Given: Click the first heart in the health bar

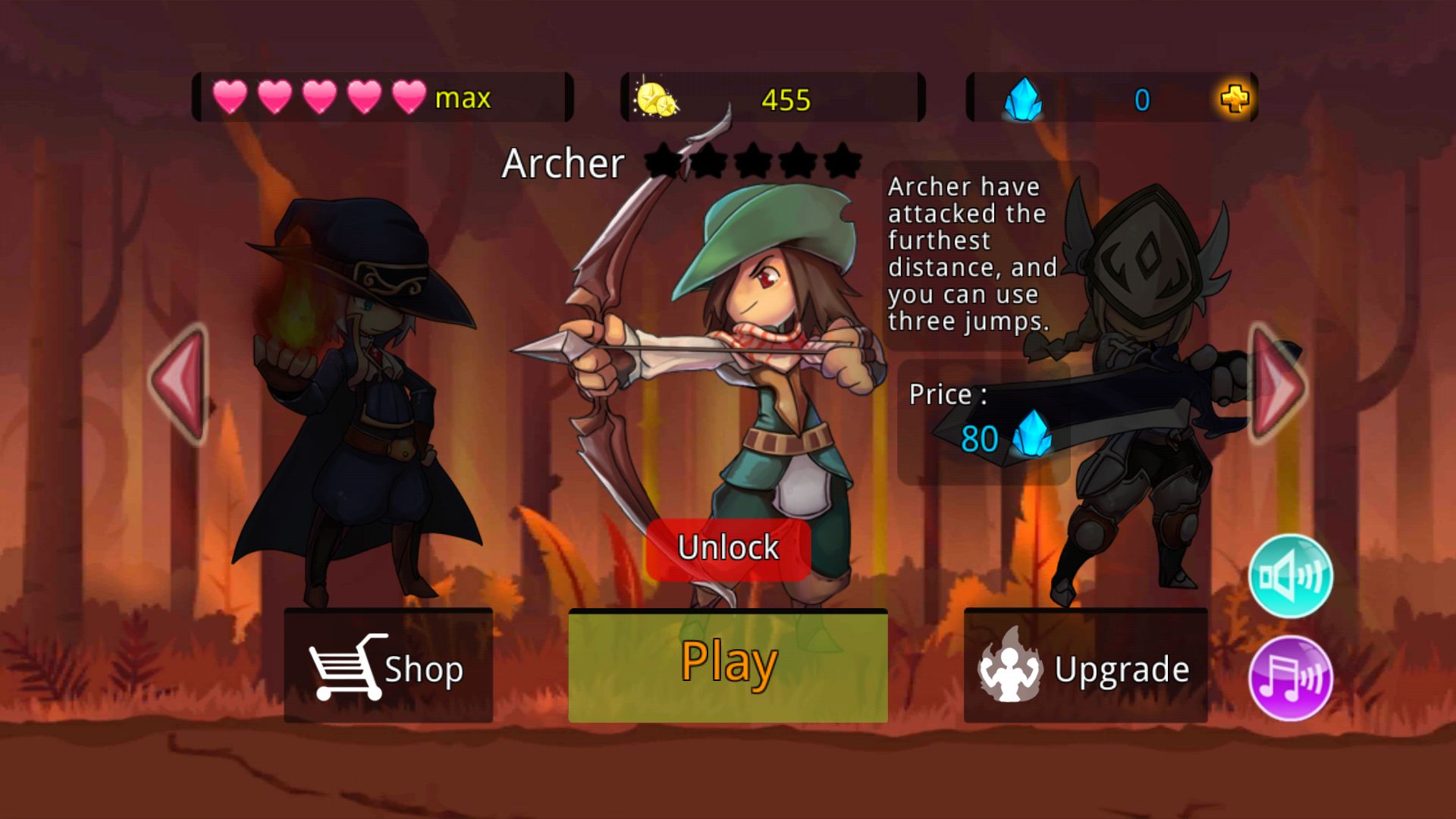Looking at the screenshot, I should (228, 98).
